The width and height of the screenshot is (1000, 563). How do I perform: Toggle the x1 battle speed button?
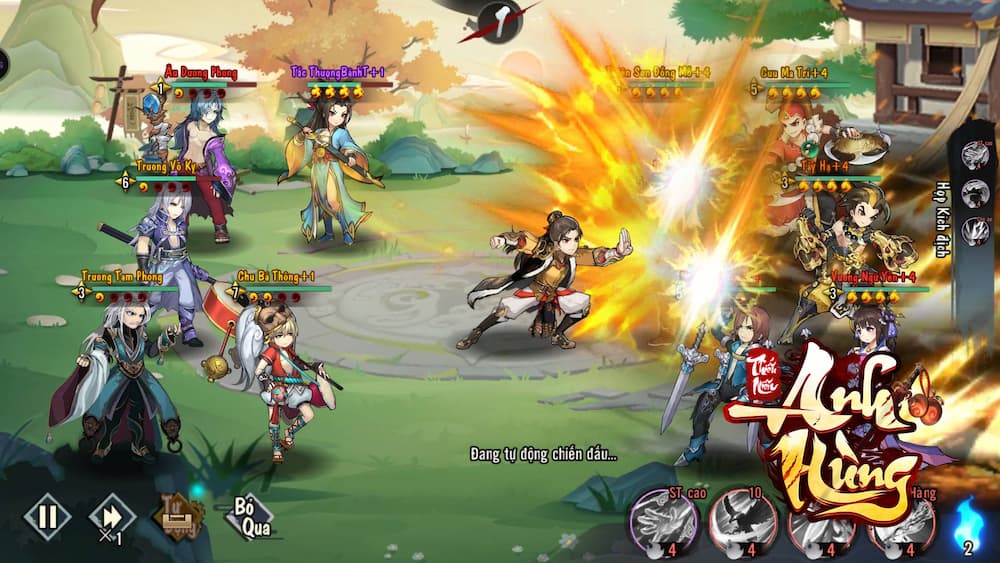111,517
